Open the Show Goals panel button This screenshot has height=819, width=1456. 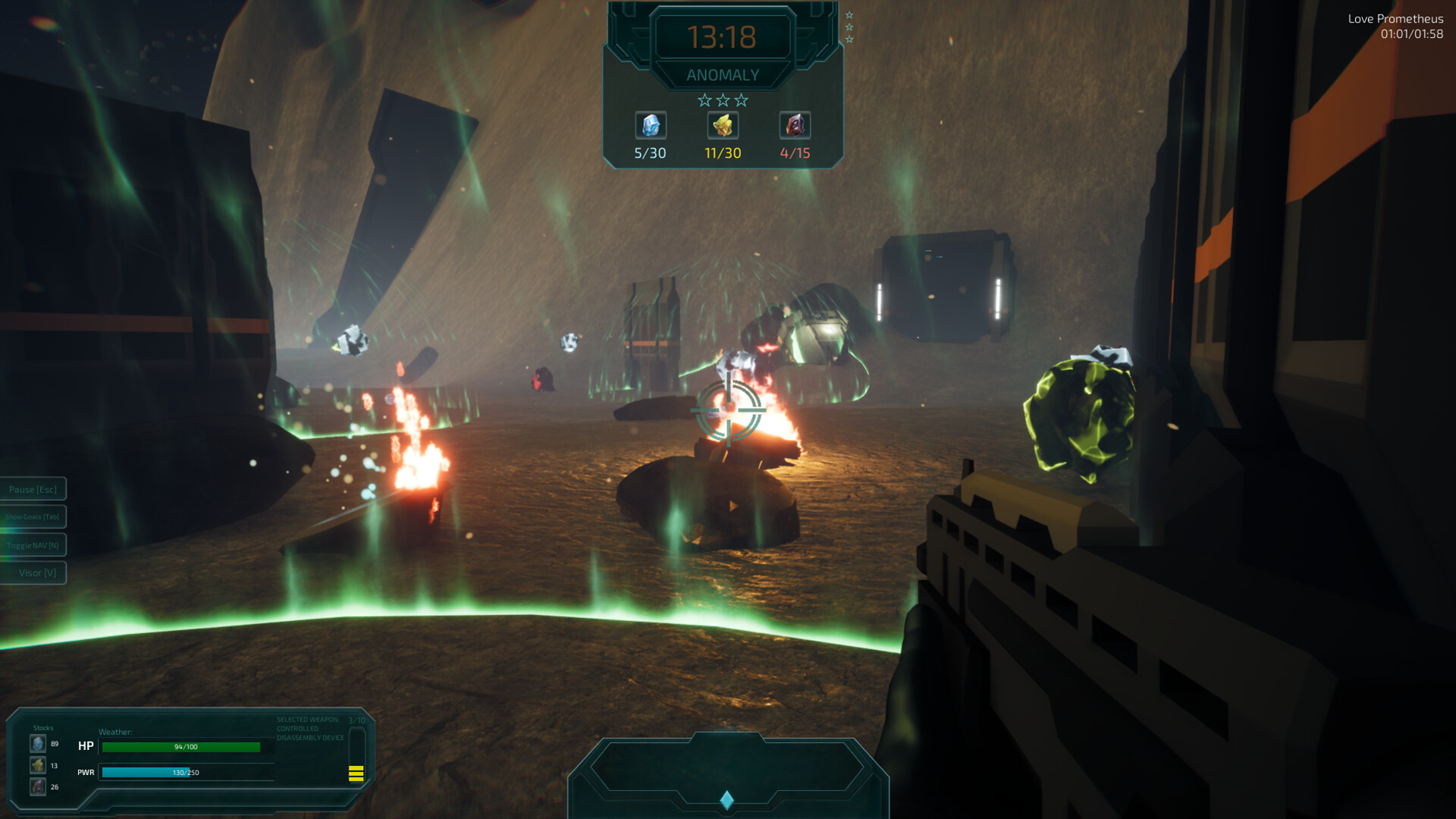(x=33, y=517)
